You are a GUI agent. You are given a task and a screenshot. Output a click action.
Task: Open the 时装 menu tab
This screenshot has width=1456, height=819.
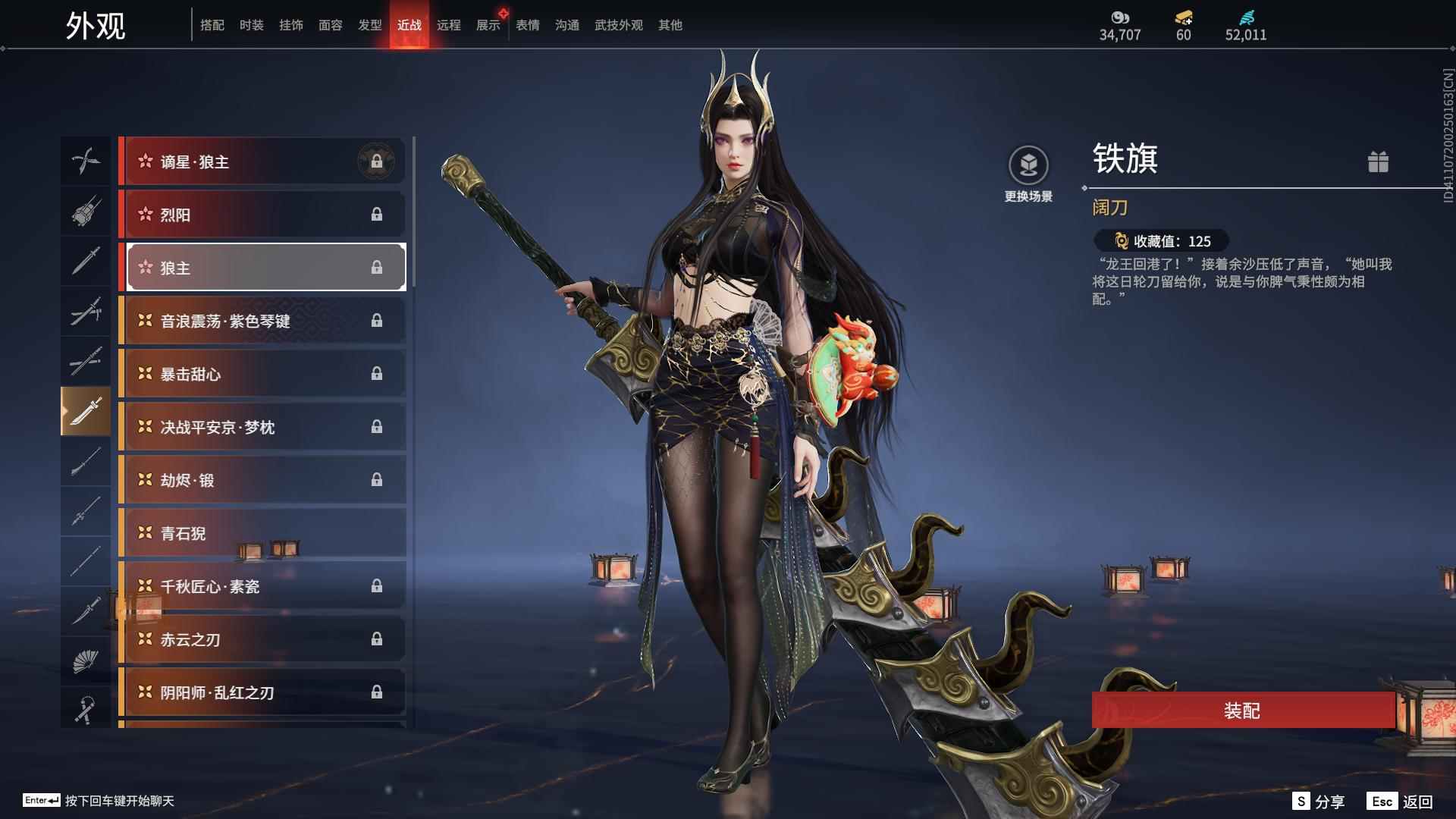click(x=251, y=24)
